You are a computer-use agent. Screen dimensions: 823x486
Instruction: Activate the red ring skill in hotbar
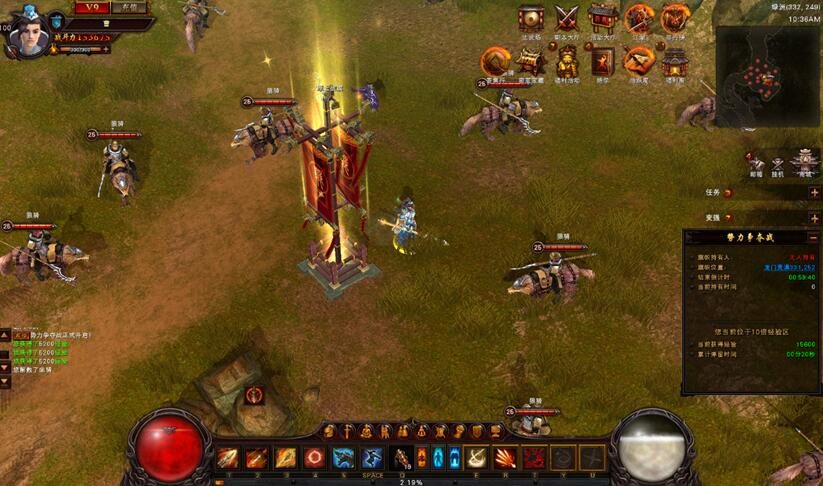point(315,458)
